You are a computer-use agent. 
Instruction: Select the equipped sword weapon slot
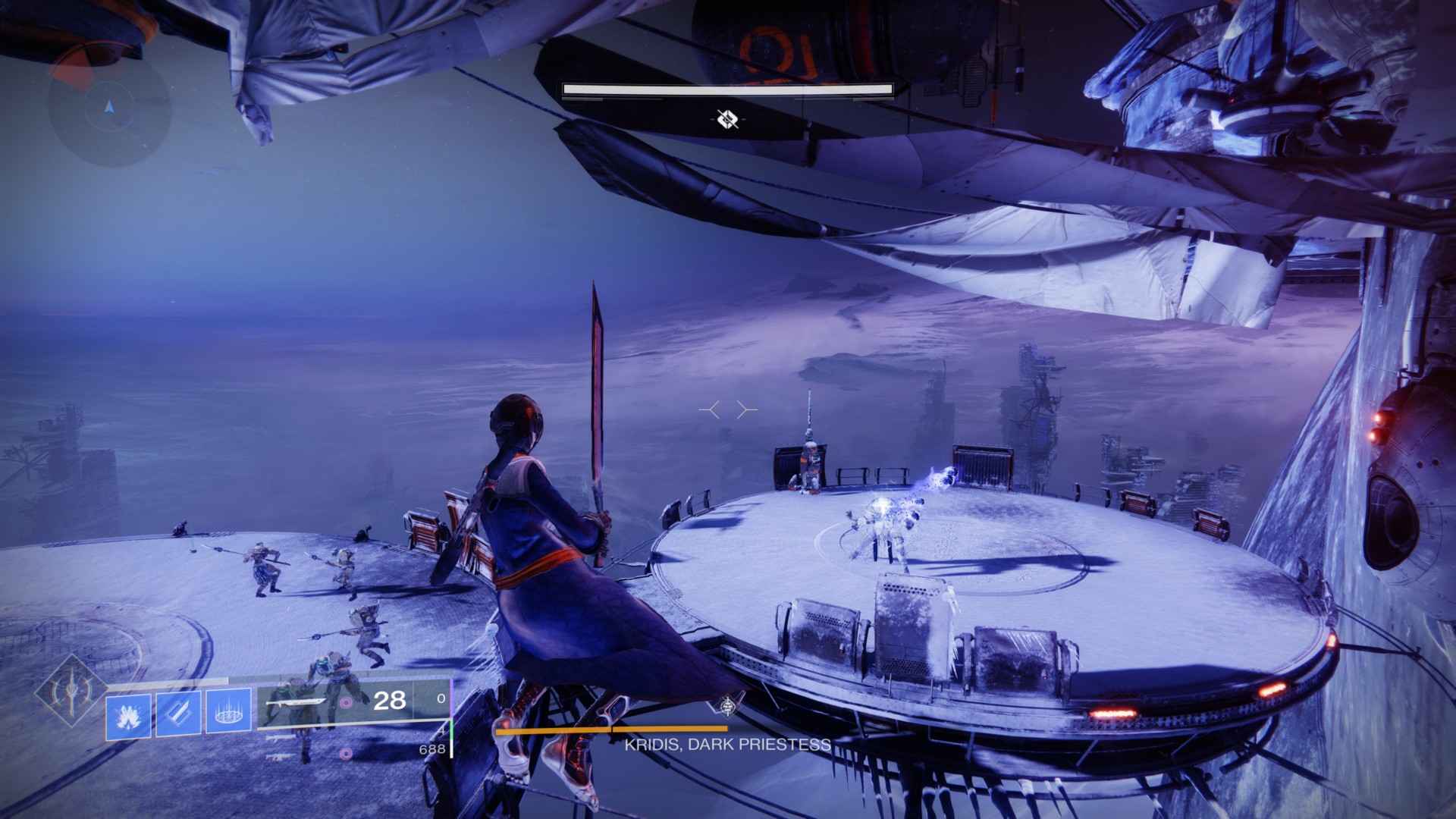300,701
